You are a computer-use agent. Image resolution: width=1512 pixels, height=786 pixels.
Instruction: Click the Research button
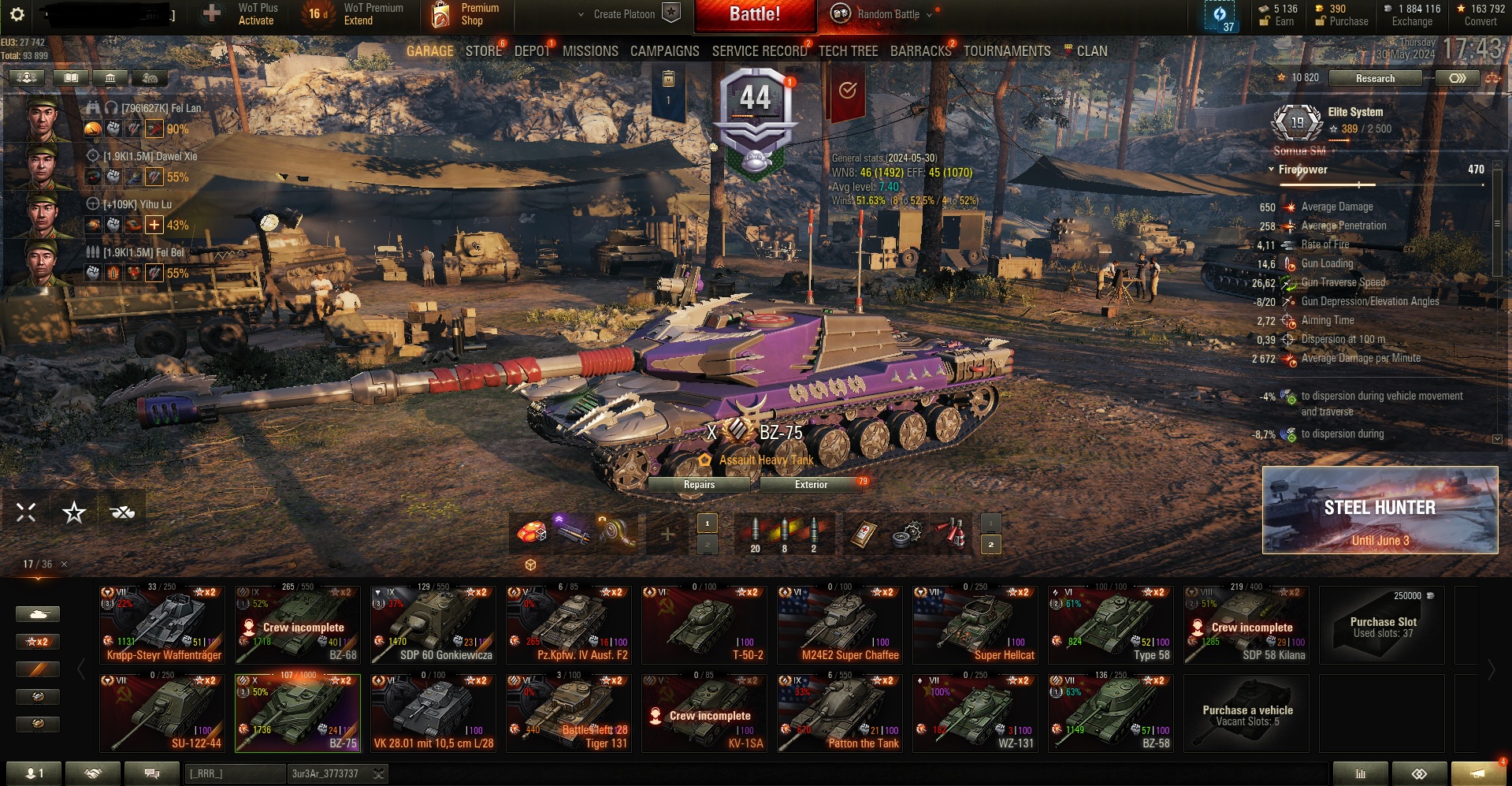[x=1375, y=78]
